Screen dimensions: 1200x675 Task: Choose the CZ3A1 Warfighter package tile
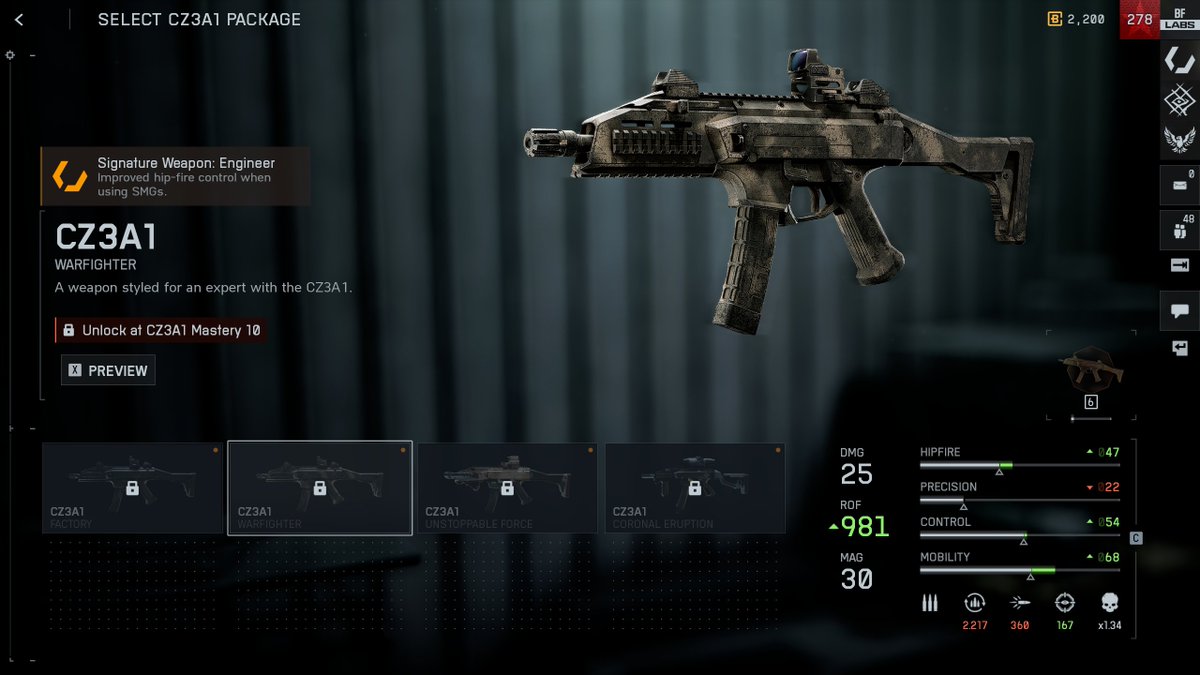[320, 488]
